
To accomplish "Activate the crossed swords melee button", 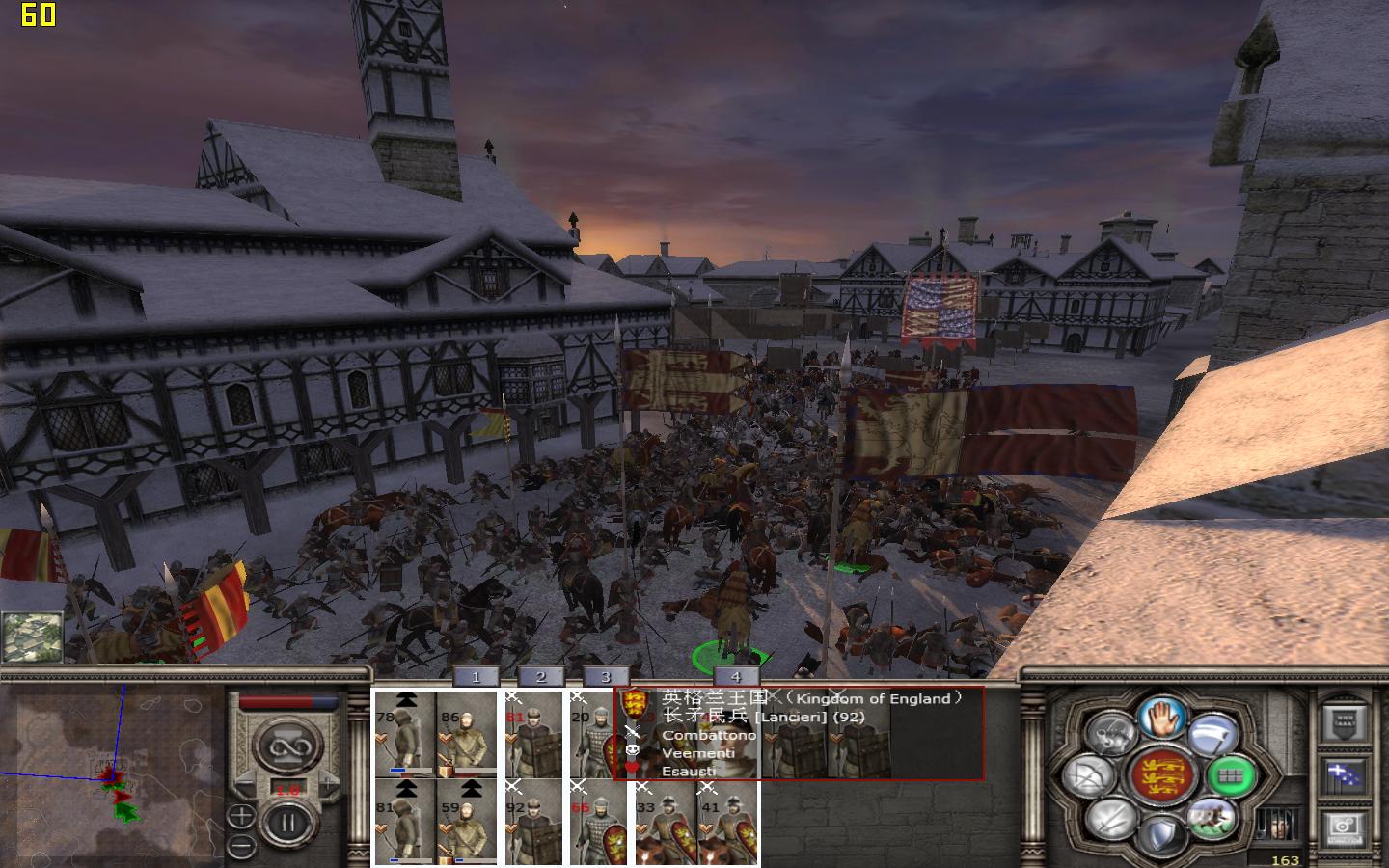I will (1111, 820).
